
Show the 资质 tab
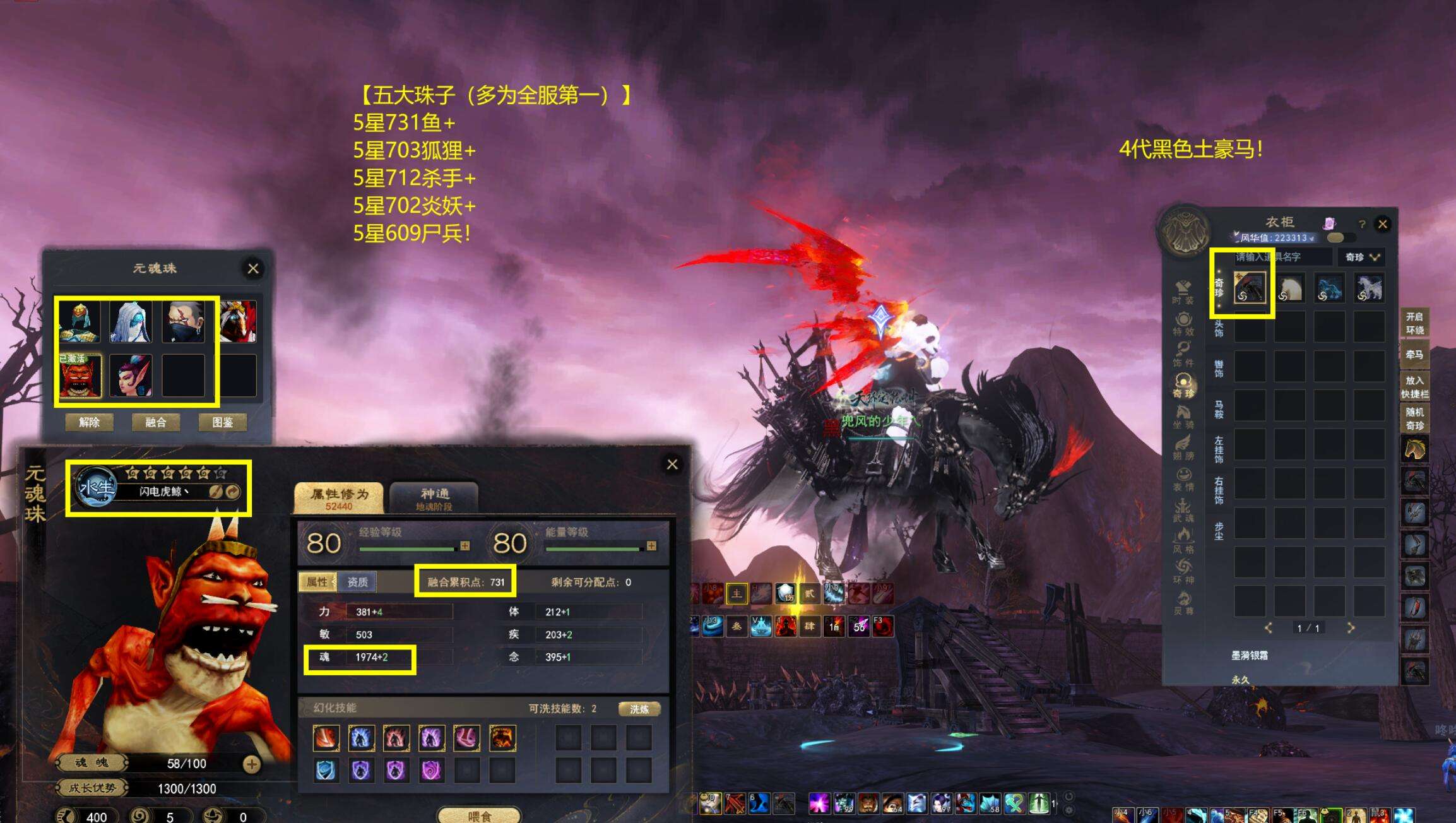(x=357, y=582)
